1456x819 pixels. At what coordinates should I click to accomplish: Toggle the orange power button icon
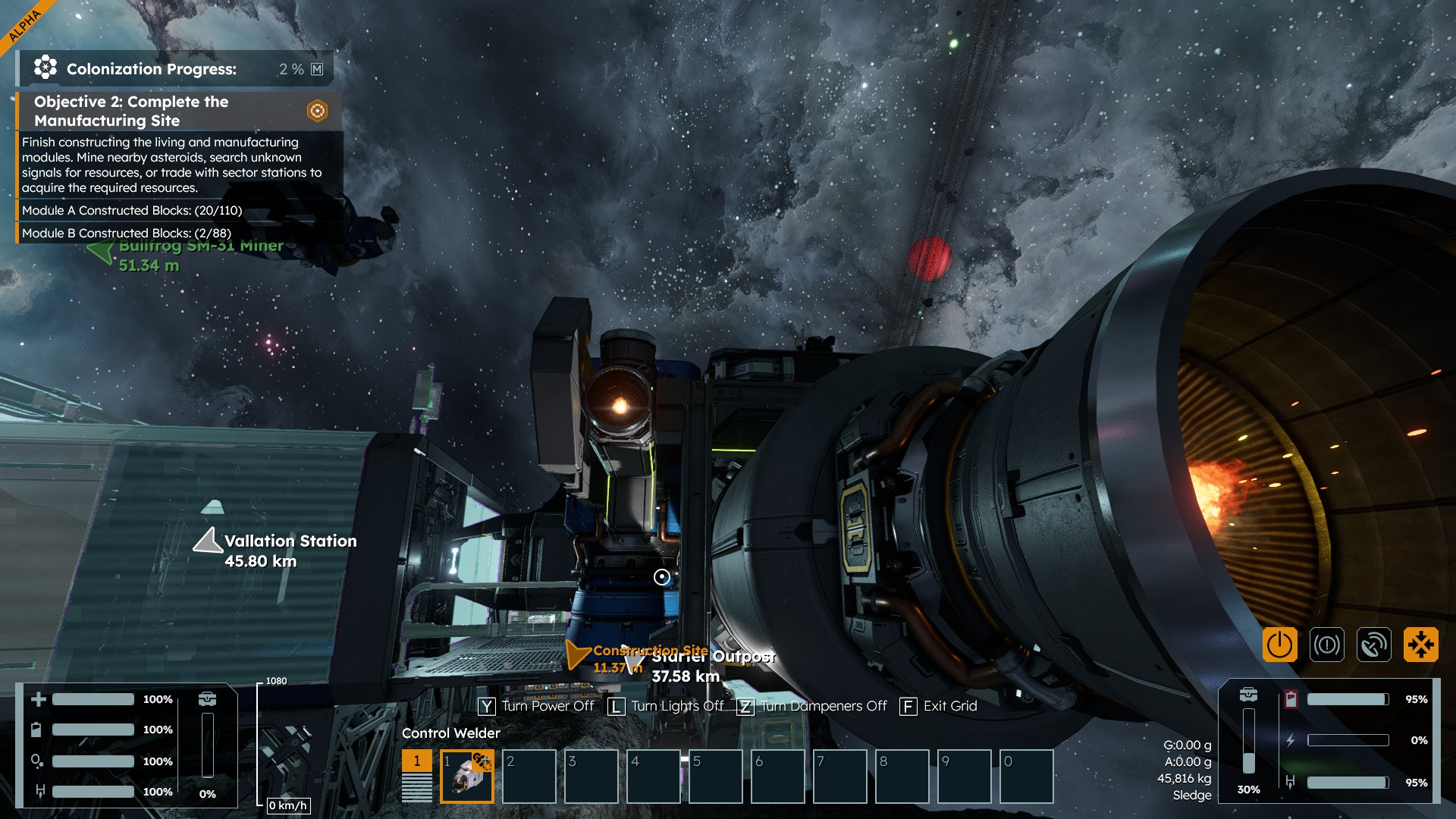coord(1279,645)
